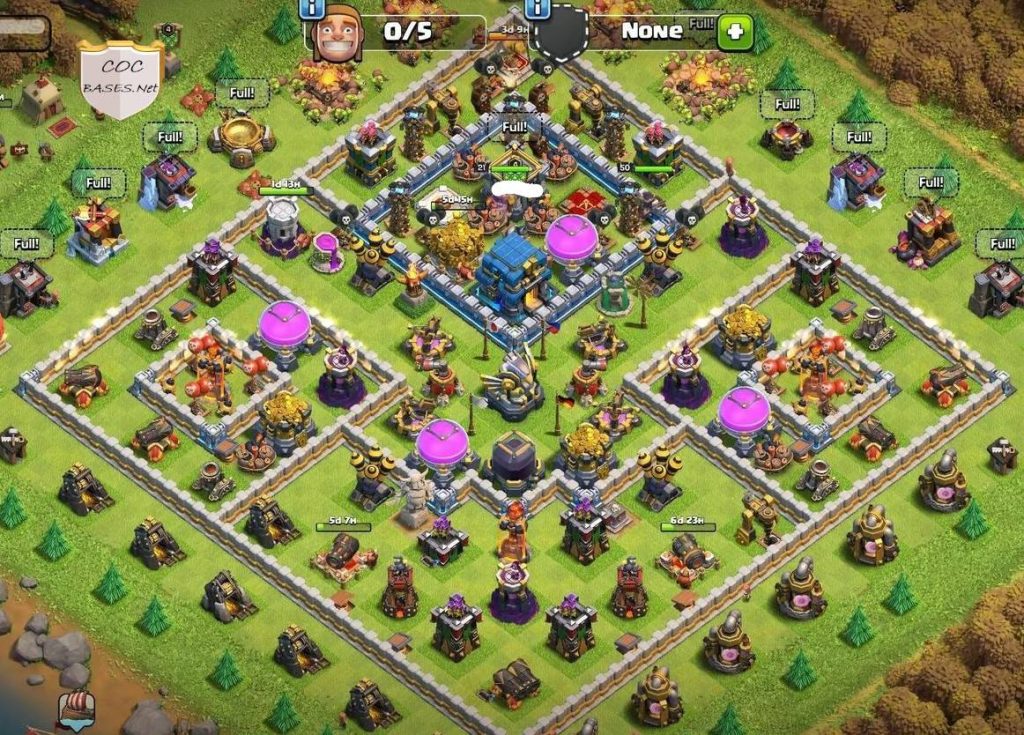Open the info icon above the shield
The image size is (1024, 735).
537,8
